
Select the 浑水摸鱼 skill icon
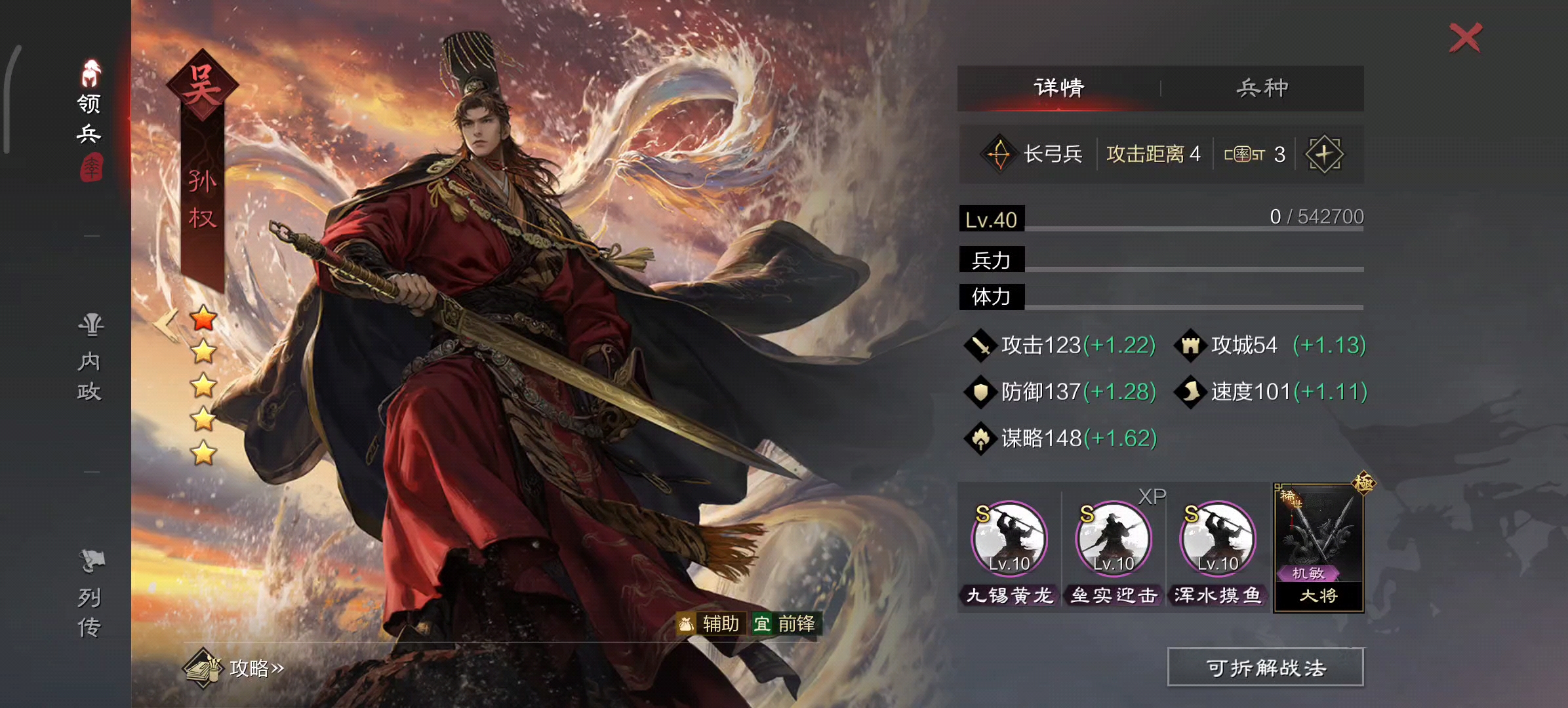click(1218, 539)
